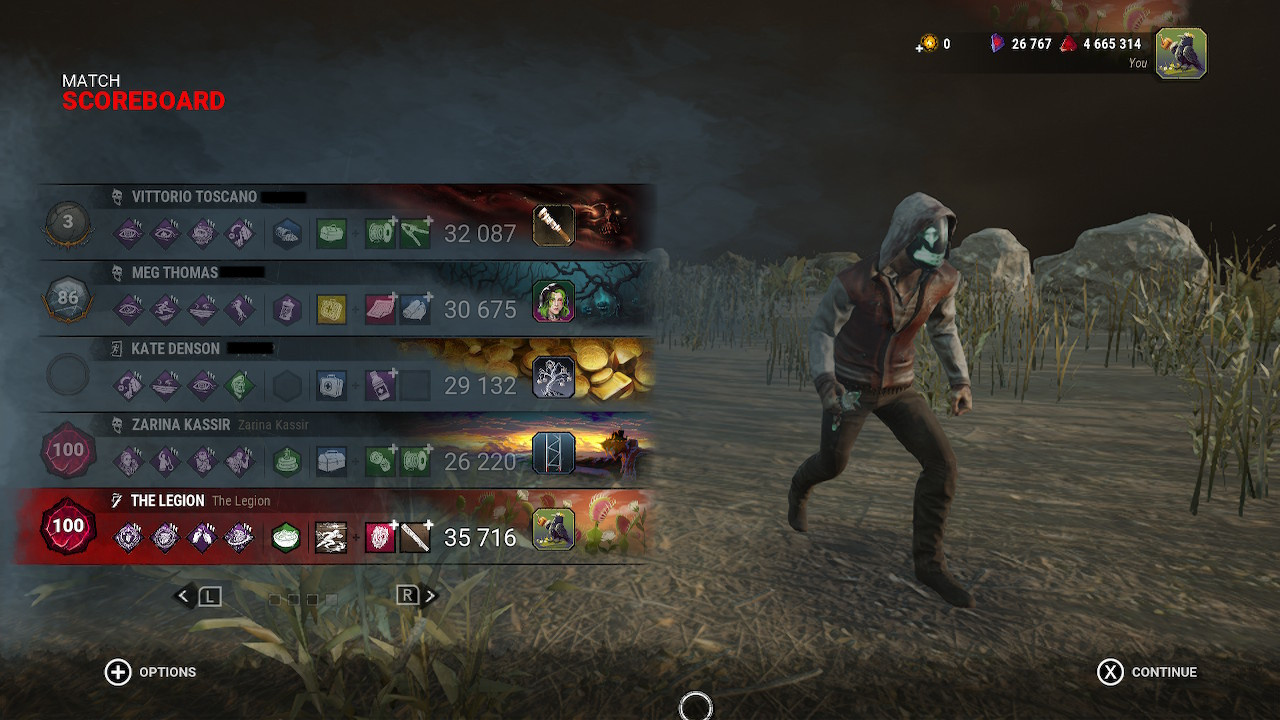Viewport: 1280px width, 720px height.
Task: Click The Legion's knife add-on icon
Action: tap(414, 537)
